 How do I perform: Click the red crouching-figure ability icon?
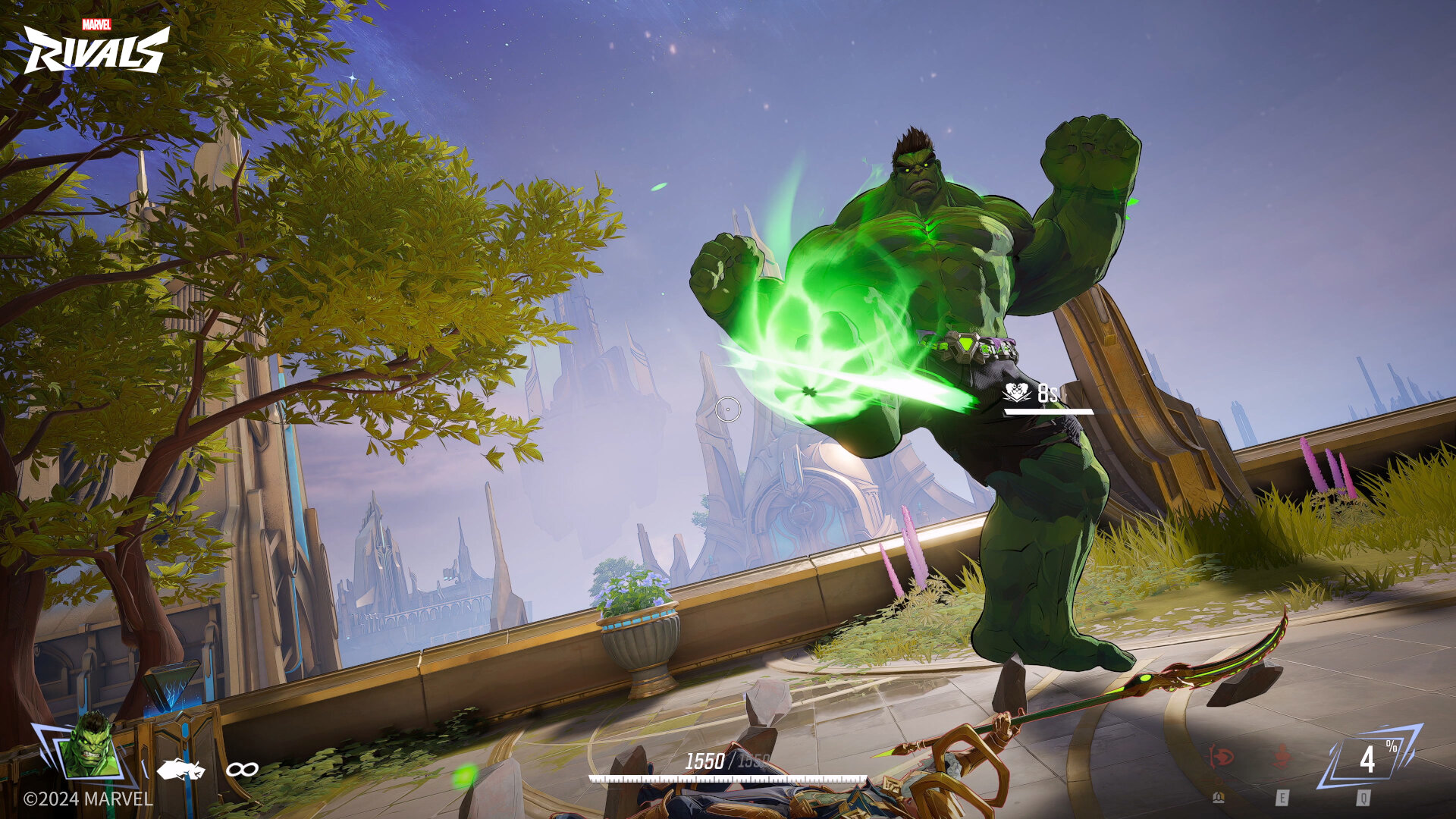1282,758
